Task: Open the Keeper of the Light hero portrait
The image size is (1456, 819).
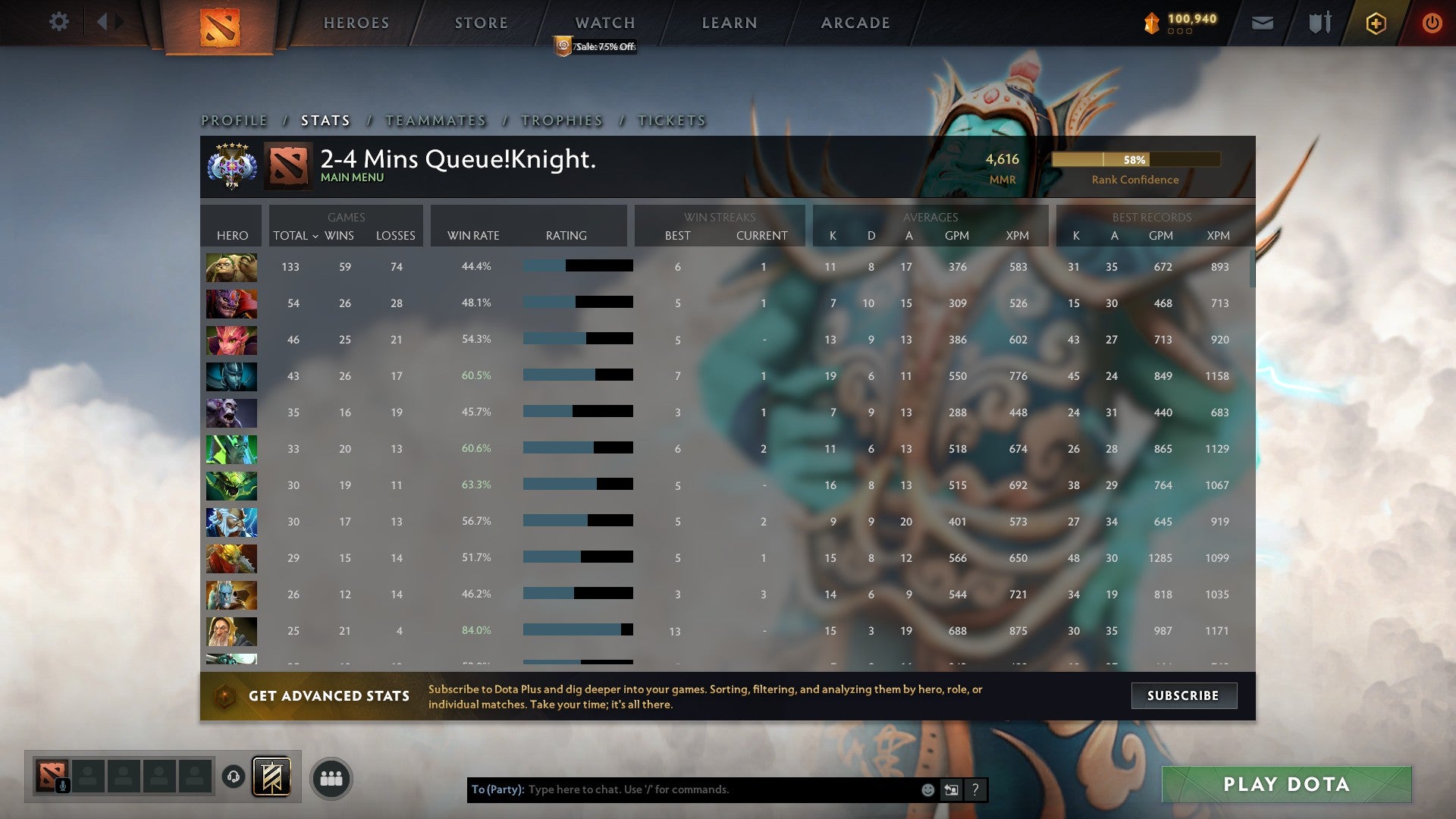Action: coord(231,631)
